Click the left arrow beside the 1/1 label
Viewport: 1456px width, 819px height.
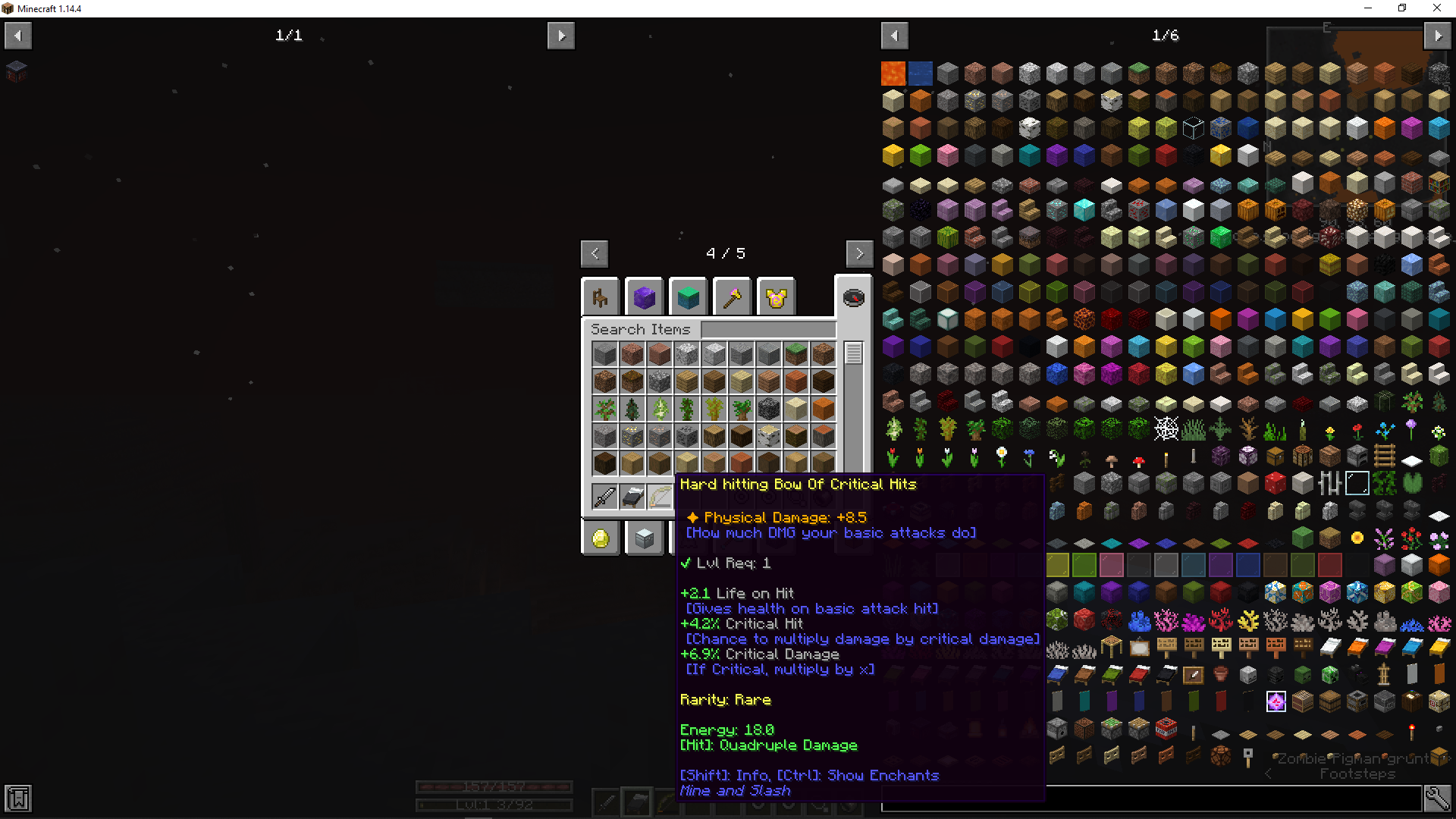17,35
